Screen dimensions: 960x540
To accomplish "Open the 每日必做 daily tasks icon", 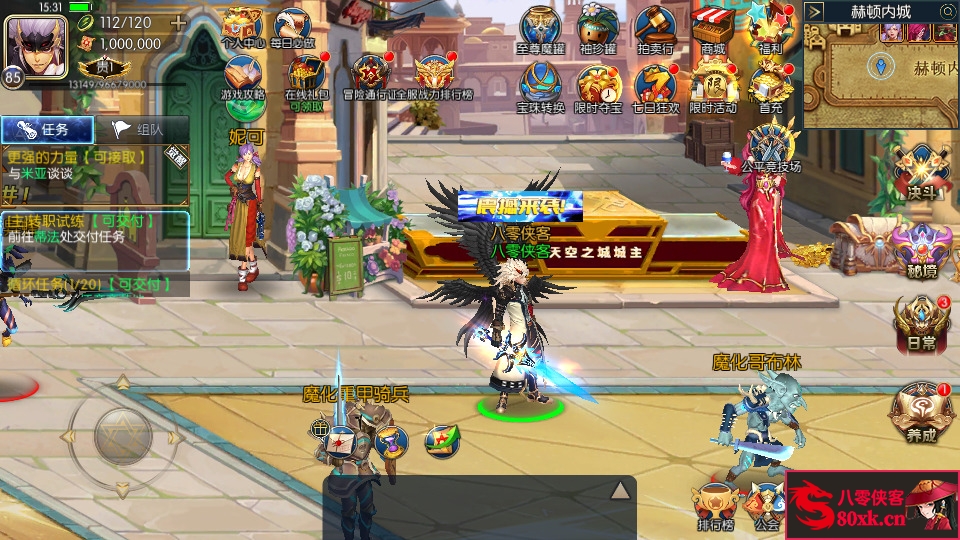I will [292, 26].
